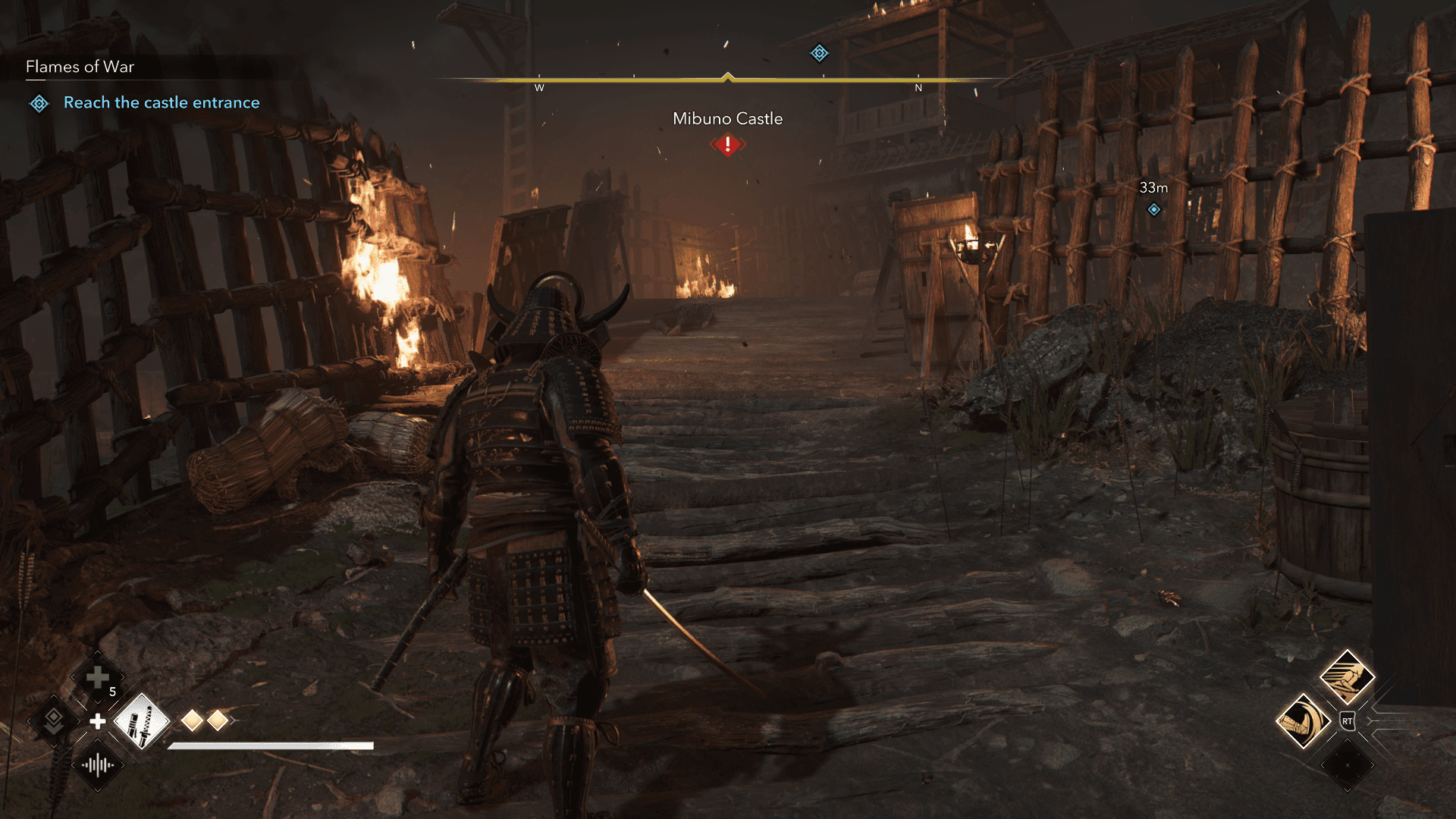This screenshot has width=1456, height=819.
Task: Select the downward arrow diamond icon
Action: point(54,720)
